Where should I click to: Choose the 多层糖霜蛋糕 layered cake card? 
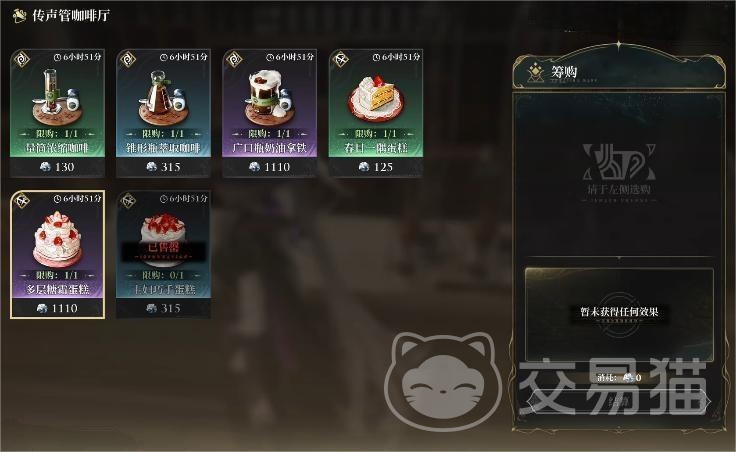pyautogui.click(x=56, y=253)
